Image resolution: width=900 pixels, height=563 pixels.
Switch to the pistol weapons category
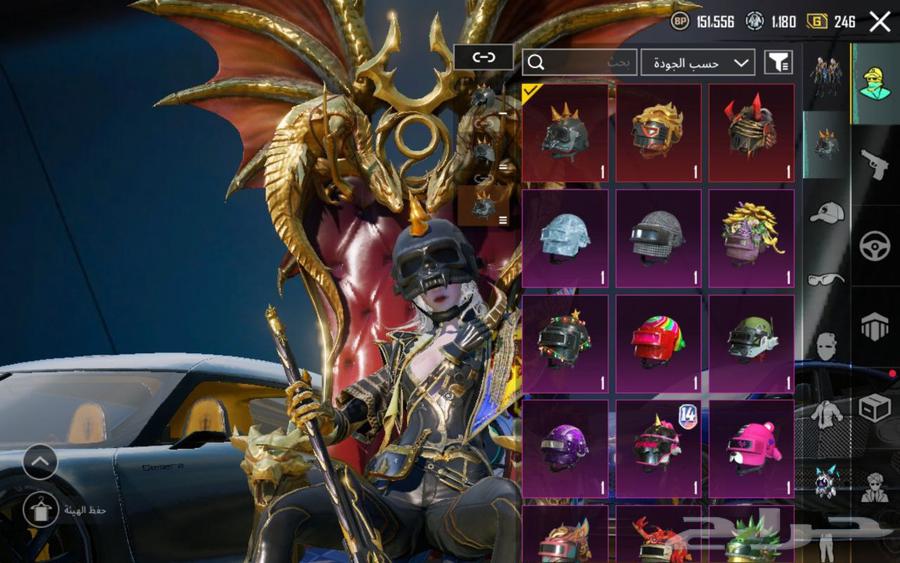tap(874, 164)
